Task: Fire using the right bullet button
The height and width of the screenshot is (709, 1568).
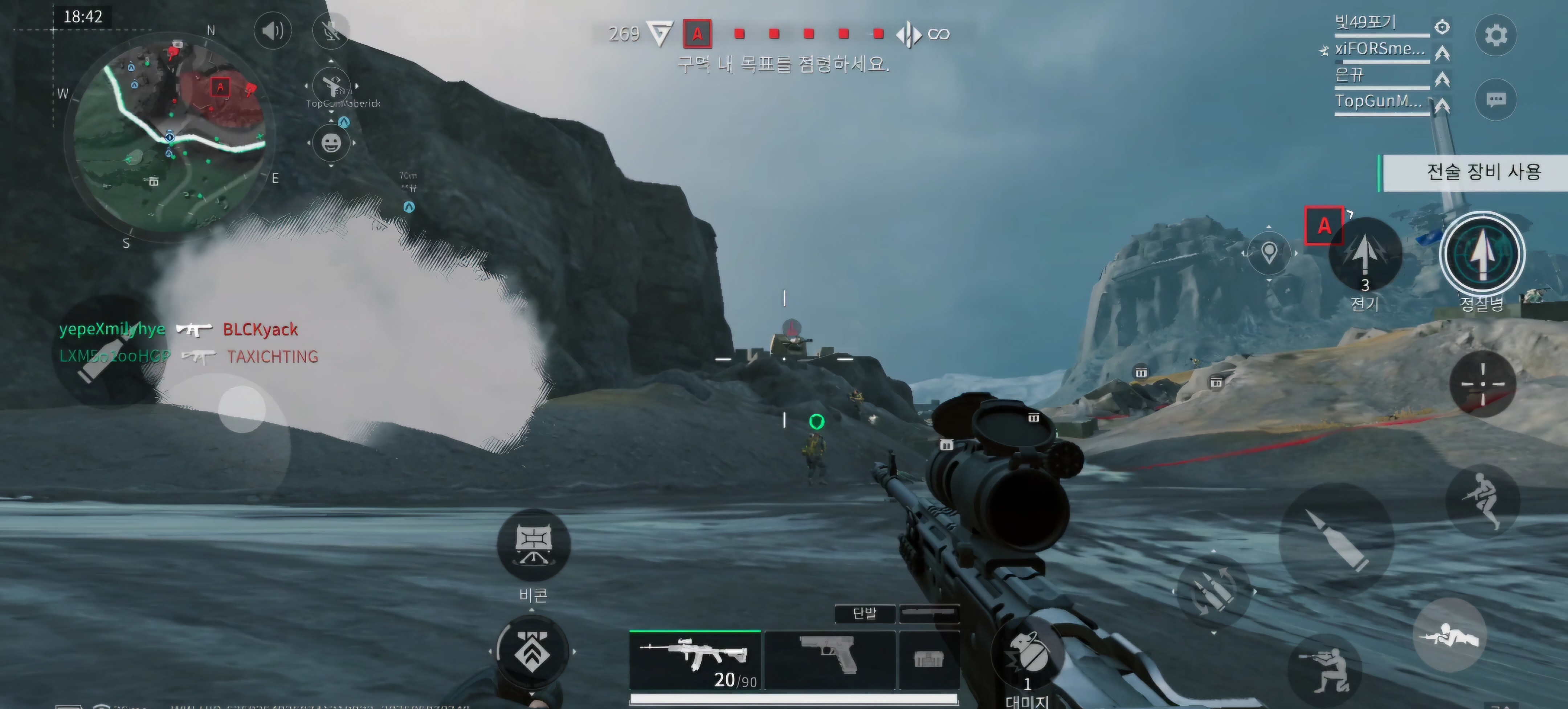Action: (1337, 539)
